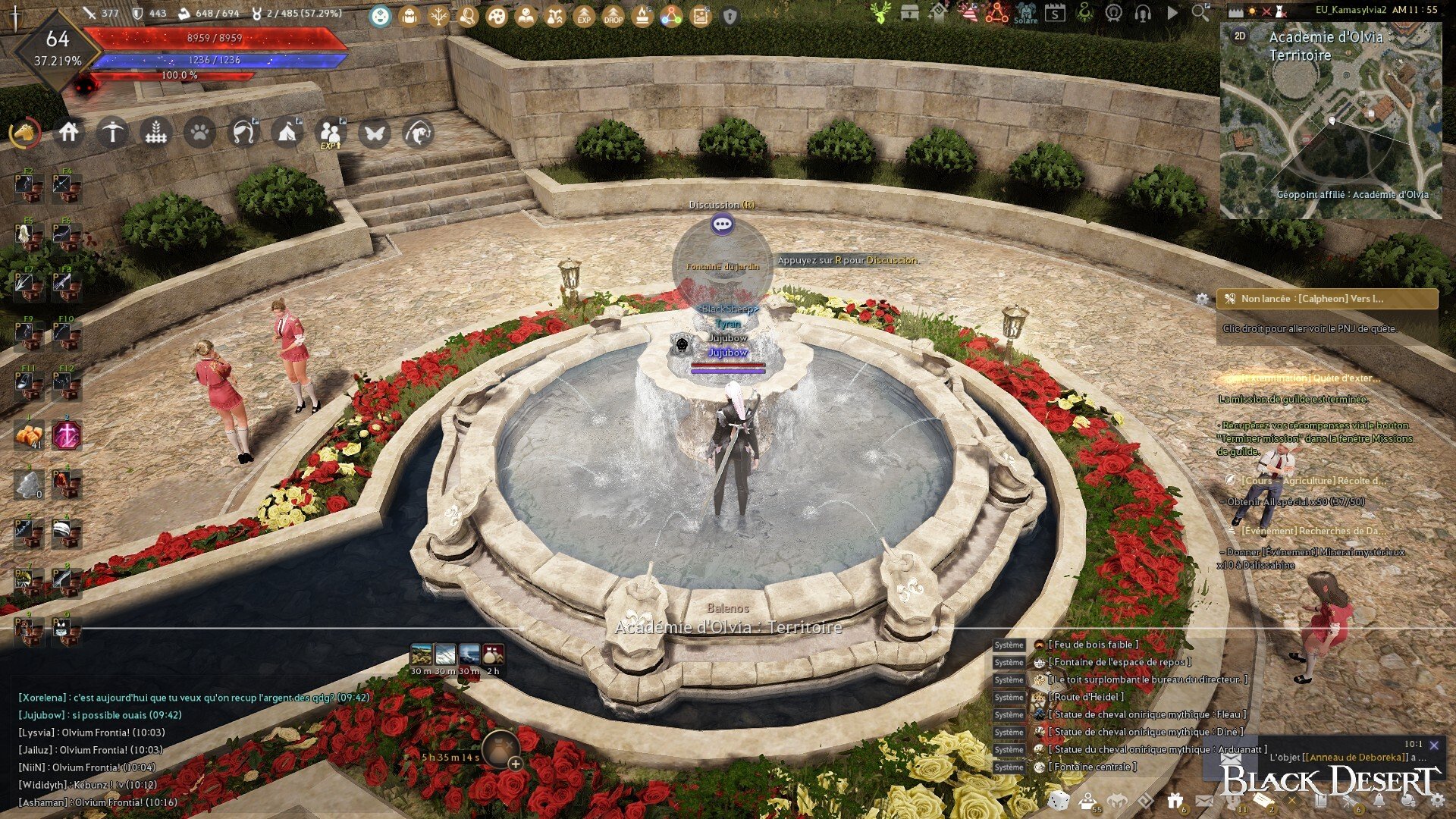Click the Fontaine centrale system message
The height and width of the screenshot is (819, 1456).
1092,767
